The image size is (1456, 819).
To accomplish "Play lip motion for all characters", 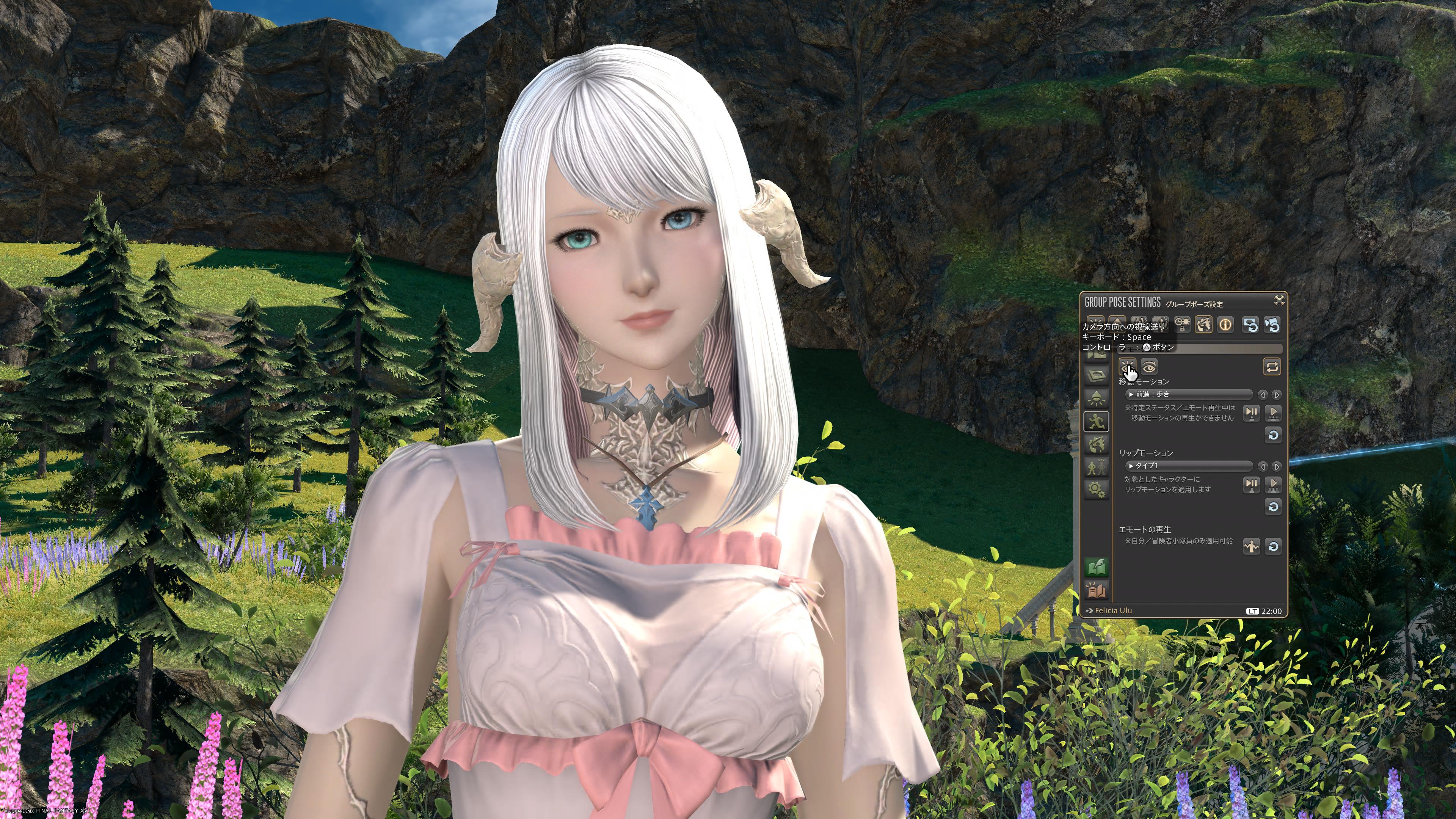I will pos(1273,485).
